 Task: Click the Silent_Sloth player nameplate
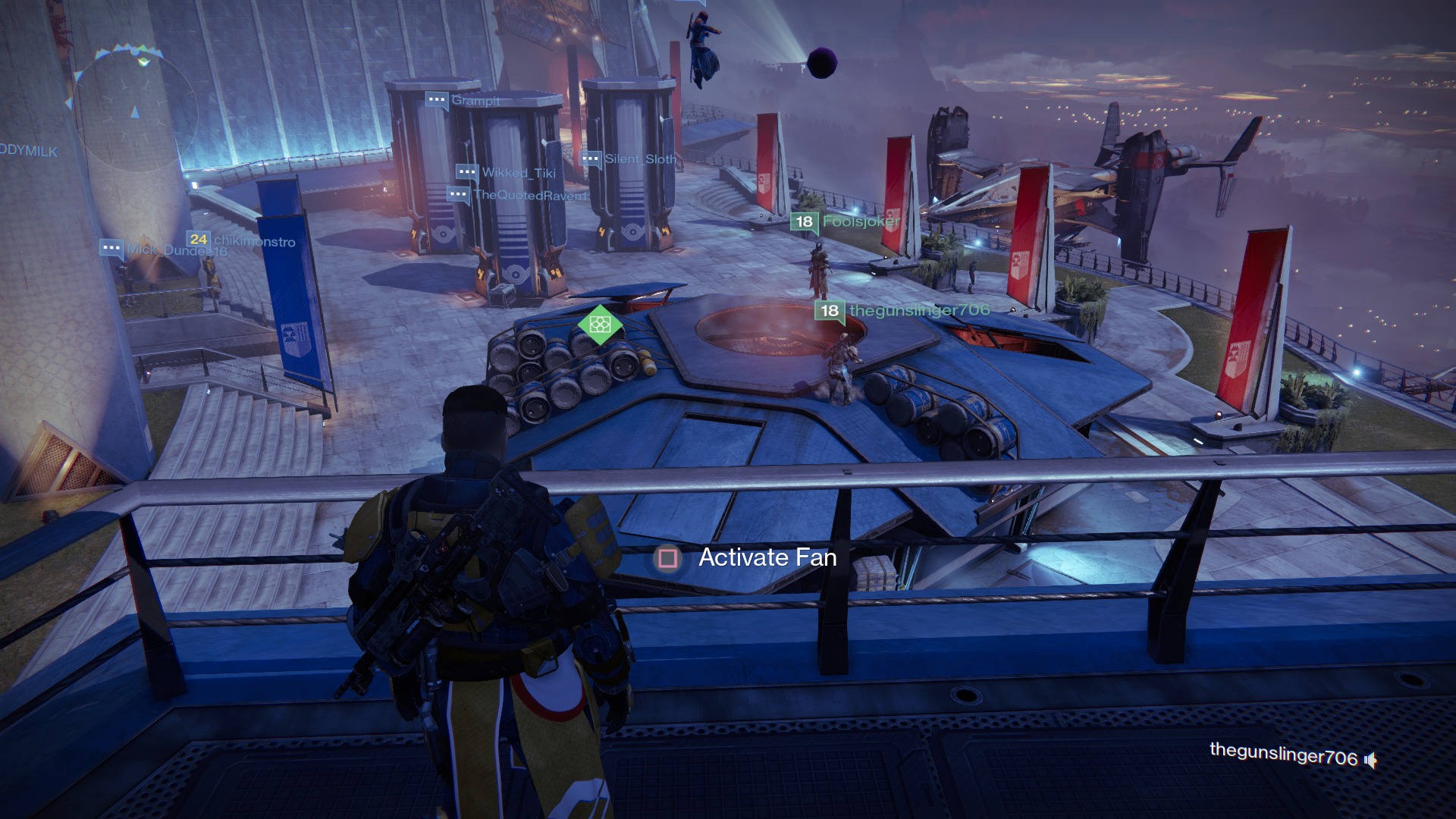(x=628, y=159)
